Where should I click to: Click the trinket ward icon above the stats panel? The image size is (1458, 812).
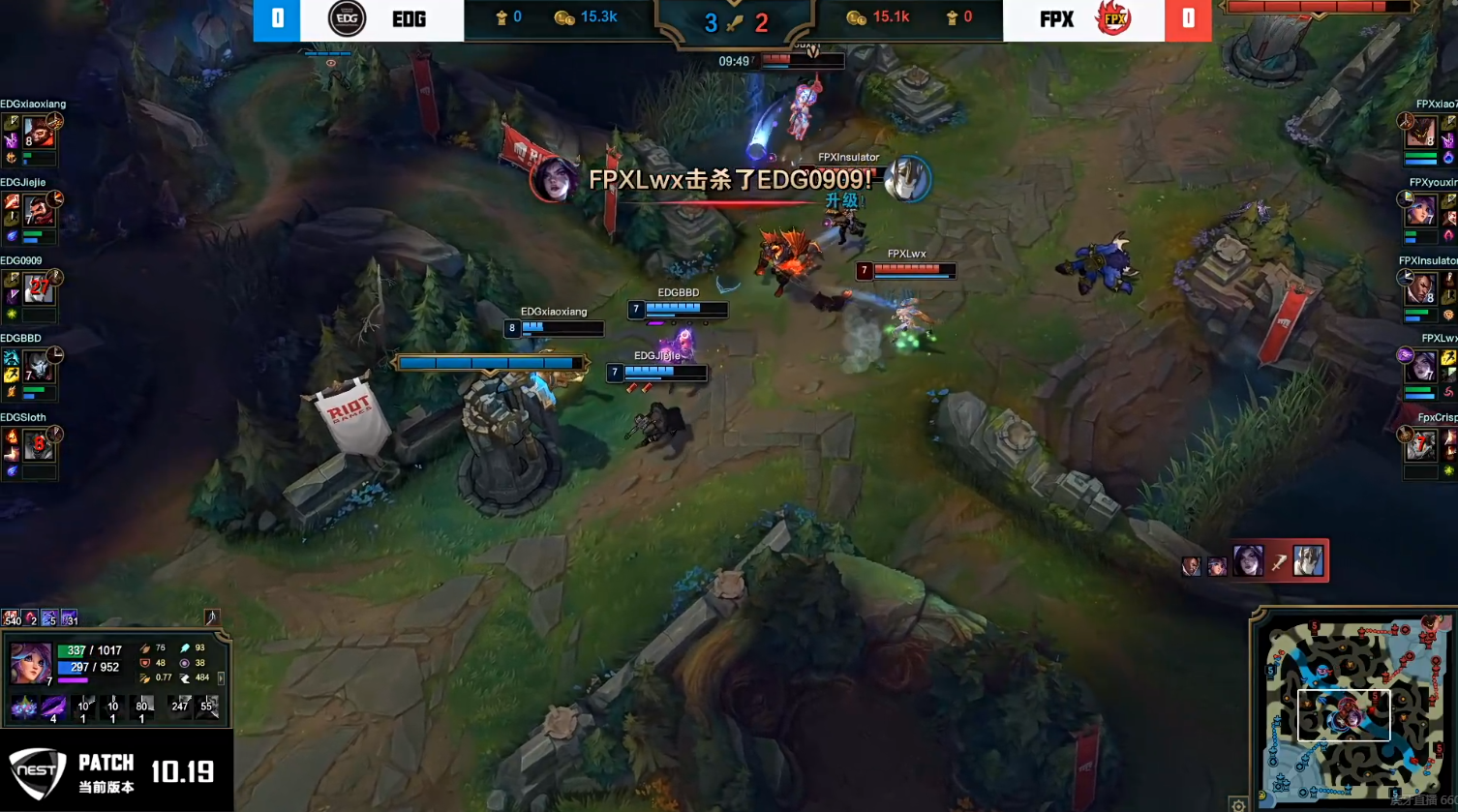click(x=211, y=617)
